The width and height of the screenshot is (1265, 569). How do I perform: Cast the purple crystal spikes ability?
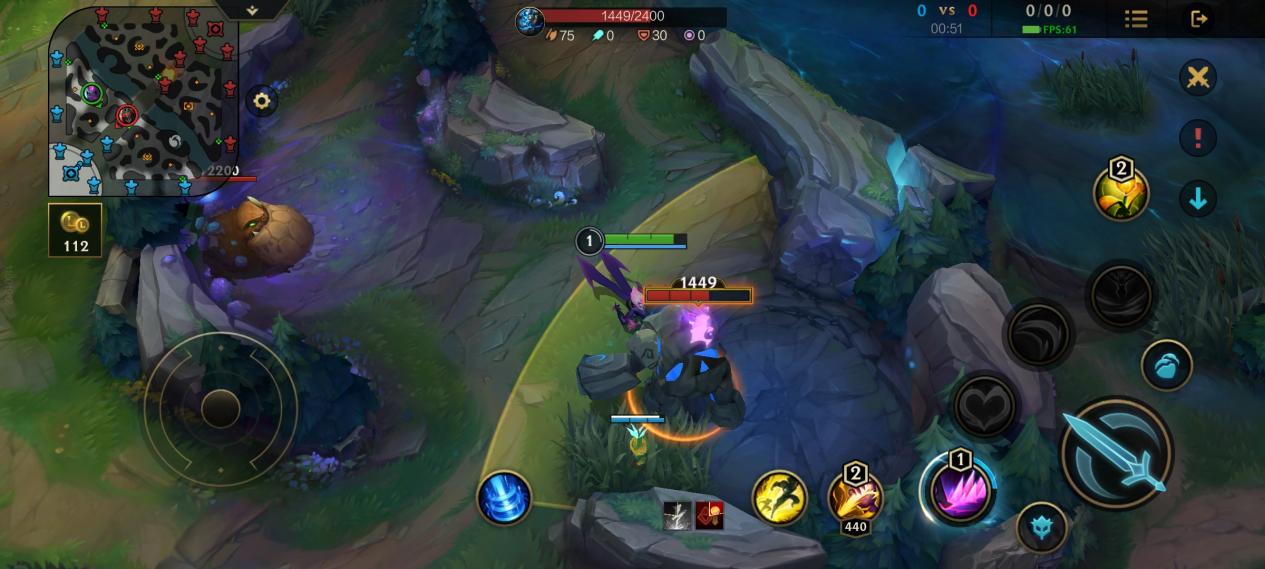tap(958, 489)
